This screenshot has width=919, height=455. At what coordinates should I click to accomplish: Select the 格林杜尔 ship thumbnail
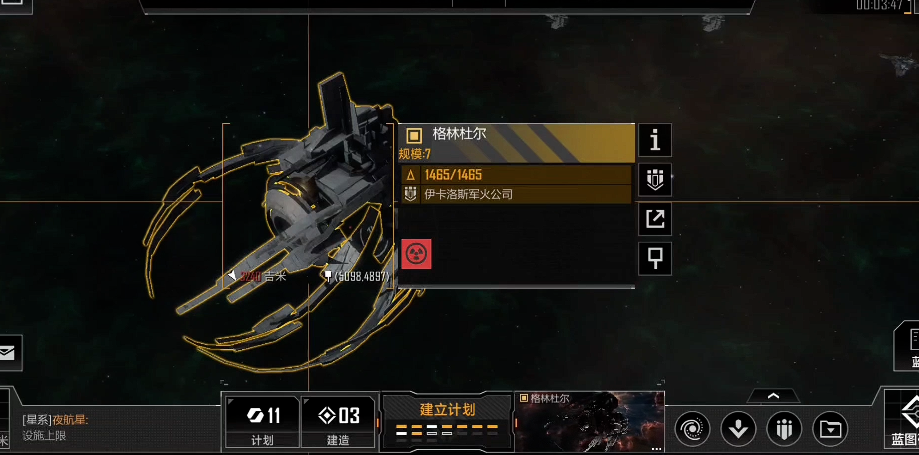(x=588, y=421)
